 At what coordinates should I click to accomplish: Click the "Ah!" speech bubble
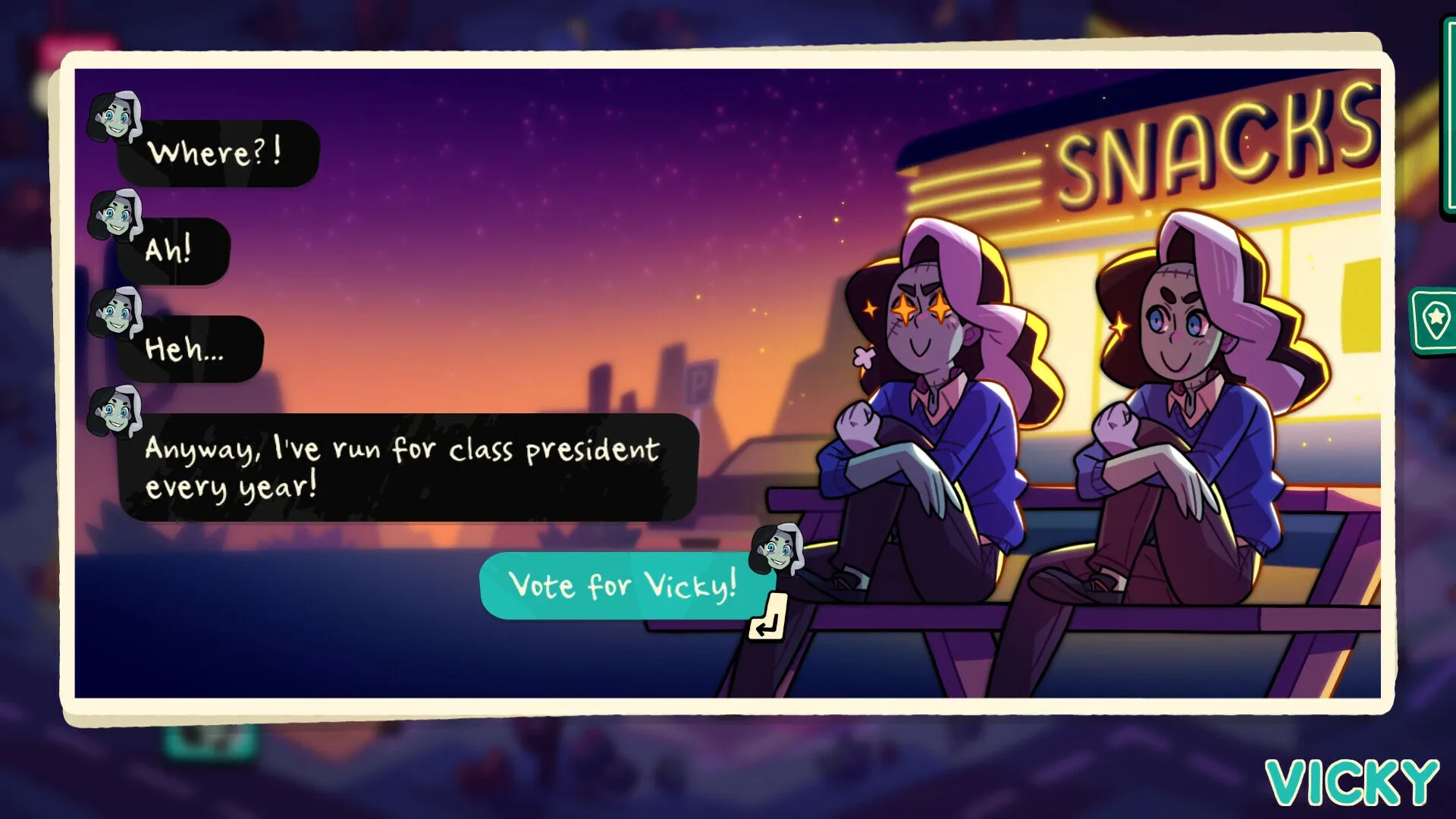(178, 252)
